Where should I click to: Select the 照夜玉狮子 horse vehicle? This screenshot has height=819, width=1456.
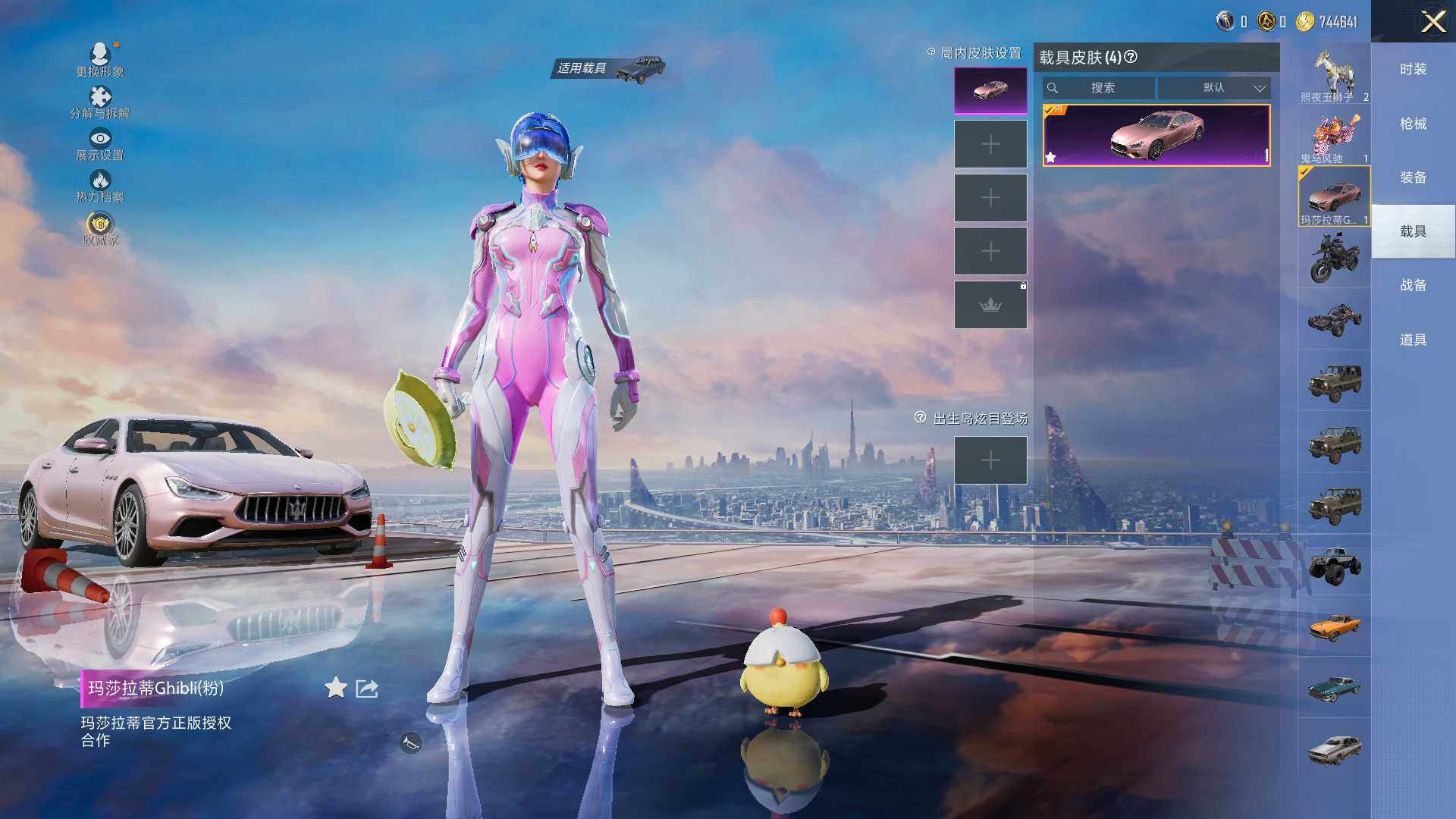click(1334, 74)
